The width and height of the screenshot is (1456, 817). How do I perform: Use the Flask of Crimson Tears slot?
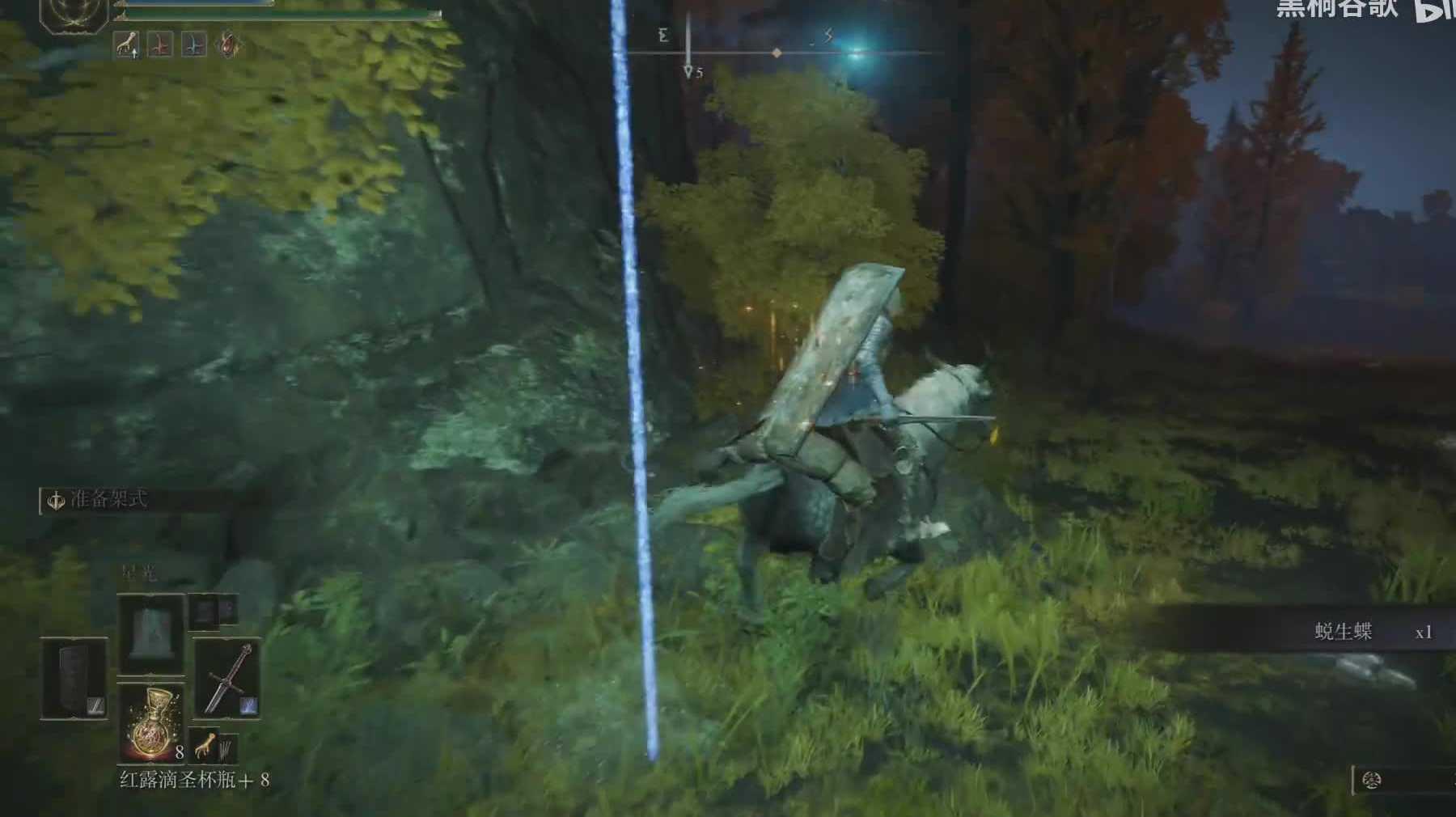coord(151,722)
